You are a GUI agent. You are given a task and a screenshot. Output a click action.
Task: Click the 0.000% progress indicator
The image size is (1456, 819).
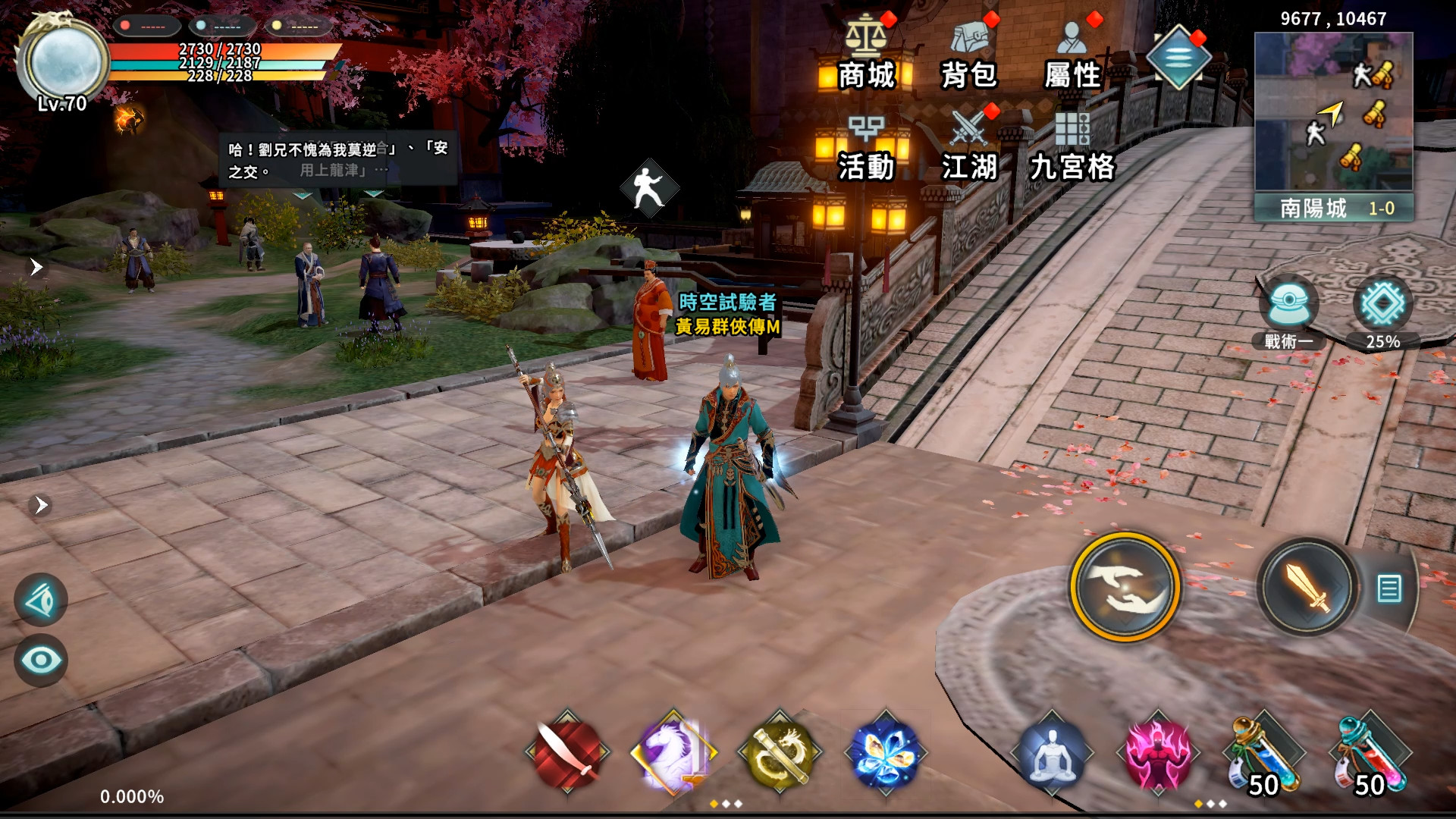132,797
